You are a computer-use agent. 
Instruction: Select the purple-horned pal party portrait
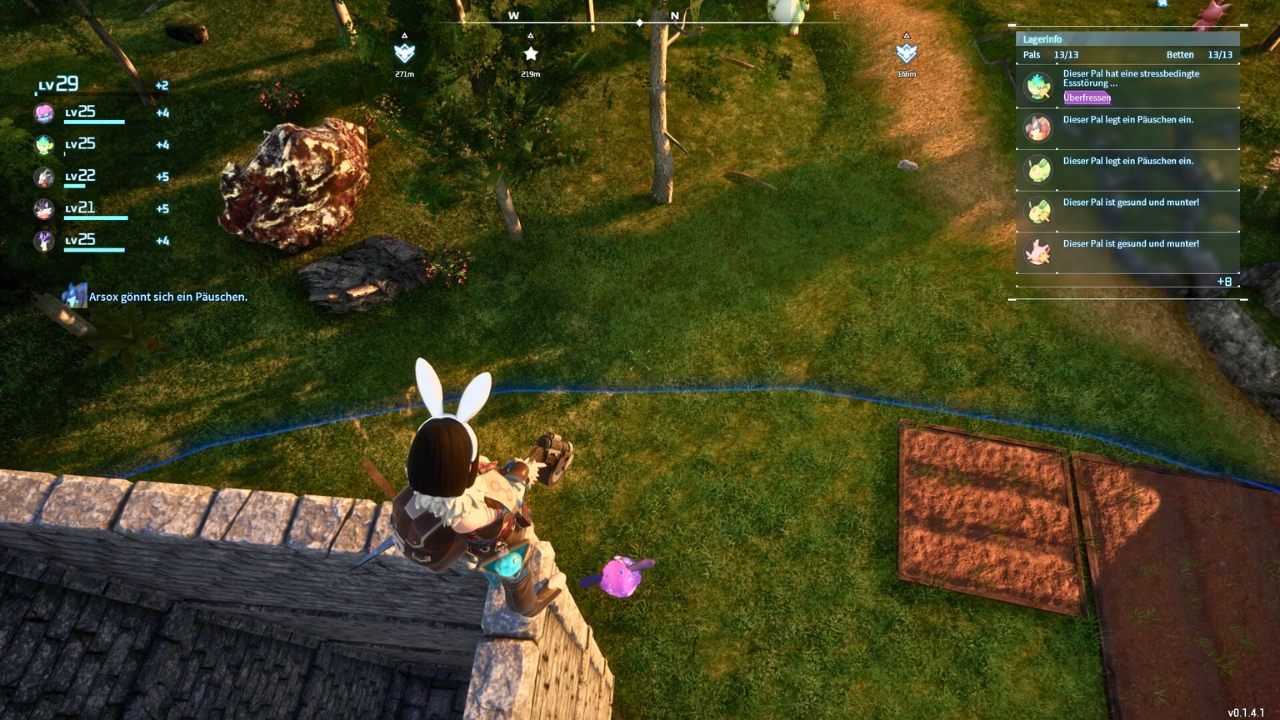point(45,241)
